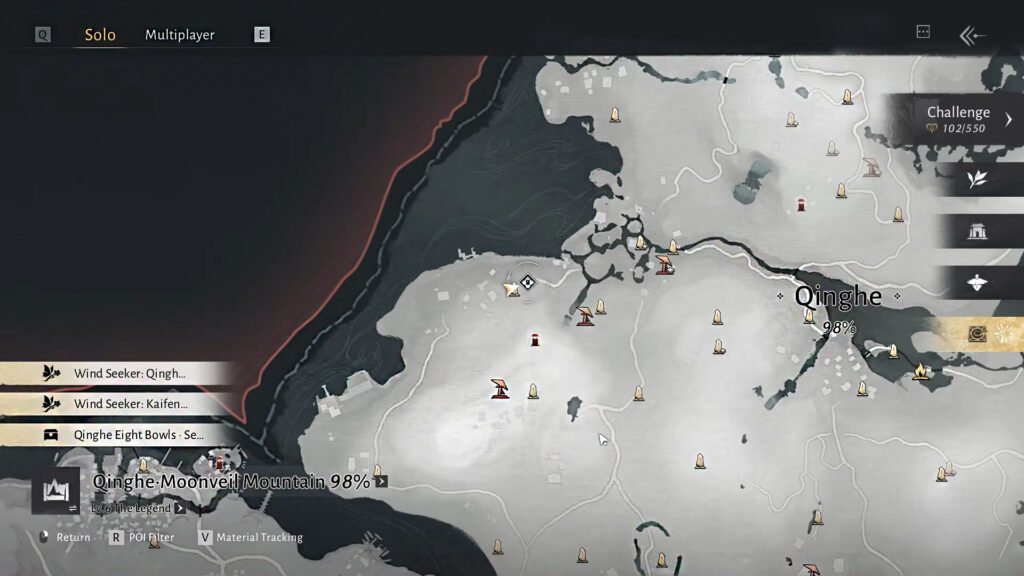Switch to the Multiplayer tab
Image resolution: width=1024 pixels, height=576 pixels.
click(x=180, y=35)
